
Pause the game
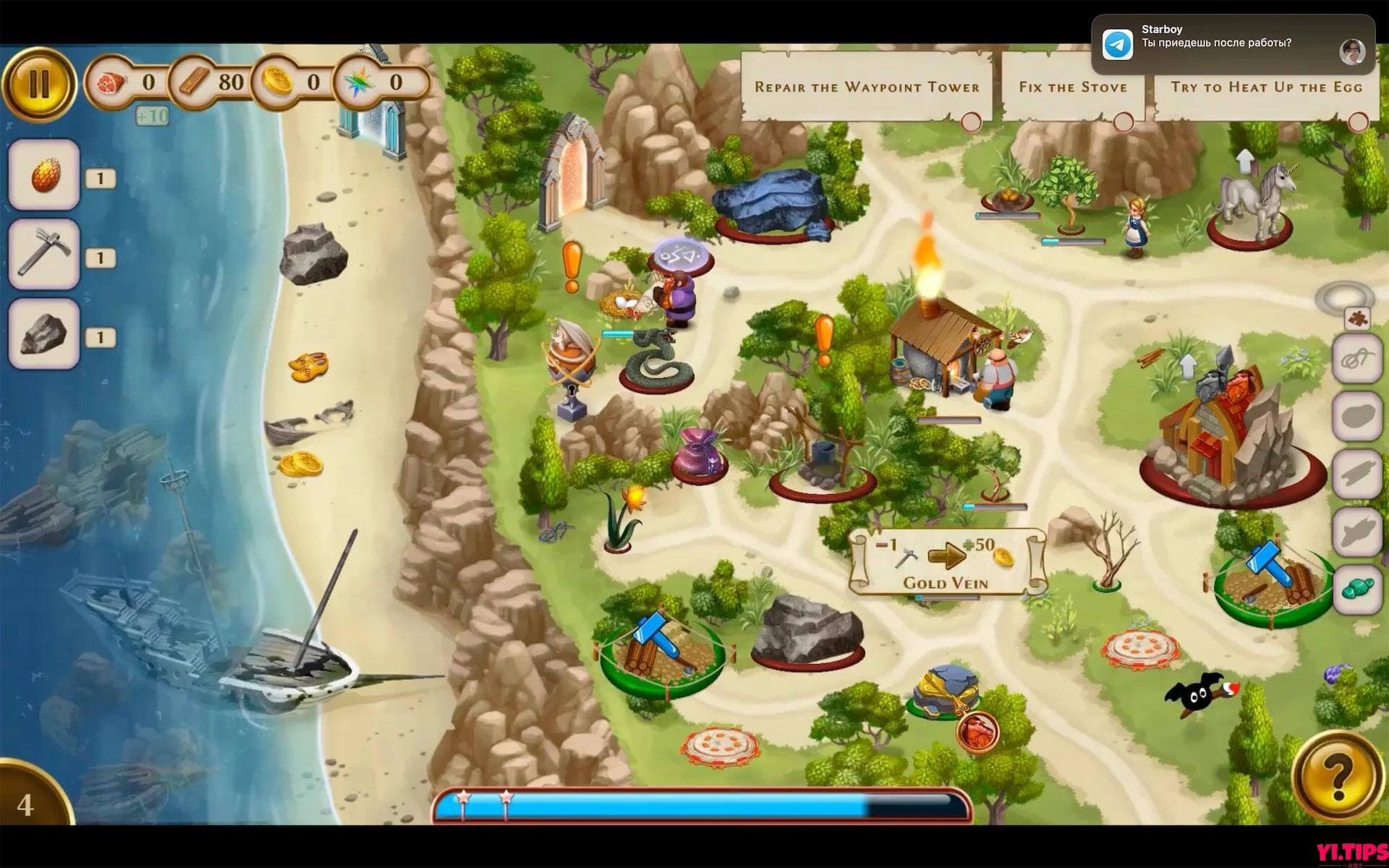click(x=40, y=83)
